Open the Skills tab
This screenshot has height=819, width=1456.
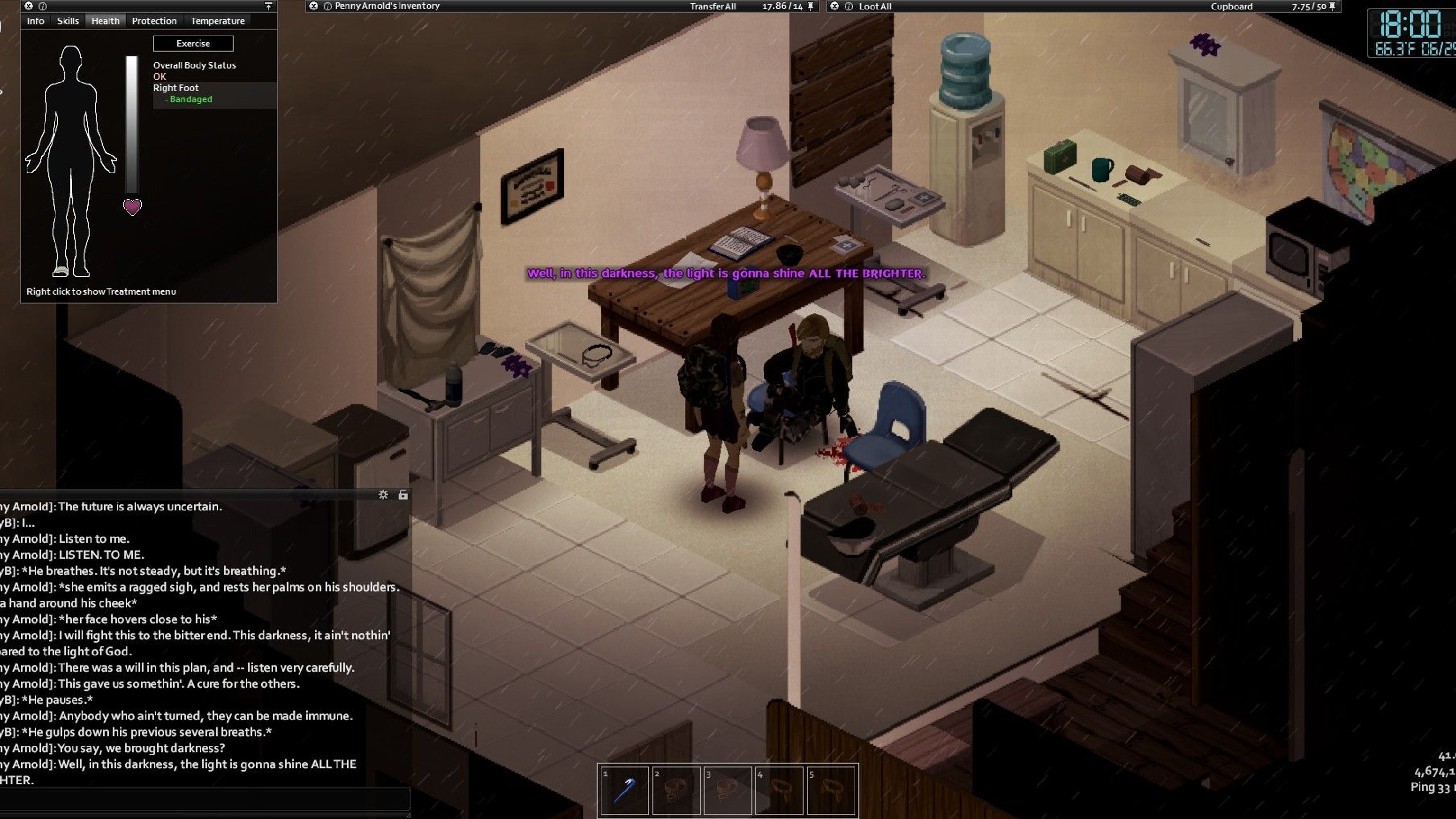(x=68, y=21)
